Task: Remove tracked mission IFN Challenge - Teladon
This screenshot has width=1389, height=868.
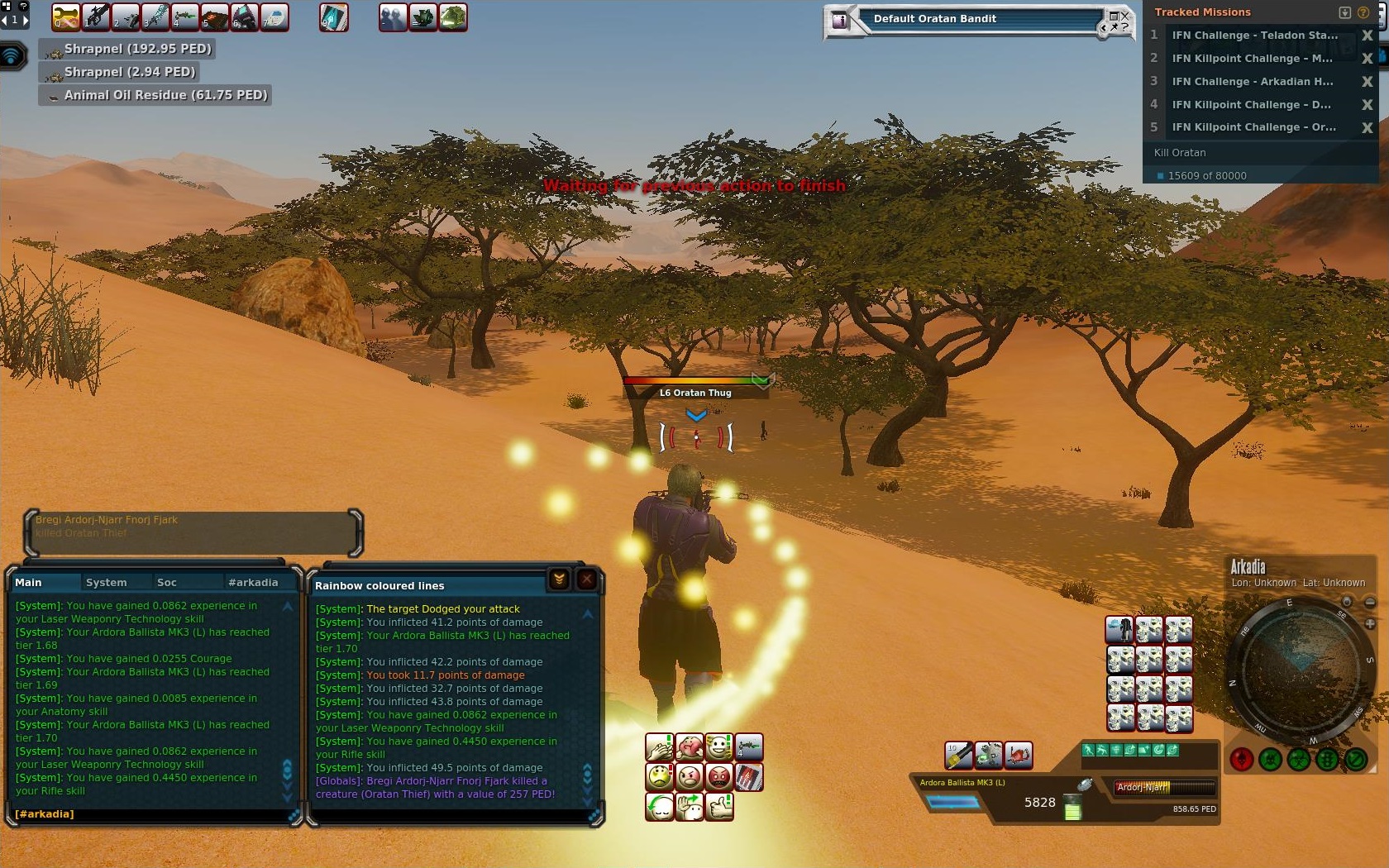Action: (x=1367, y=36)
